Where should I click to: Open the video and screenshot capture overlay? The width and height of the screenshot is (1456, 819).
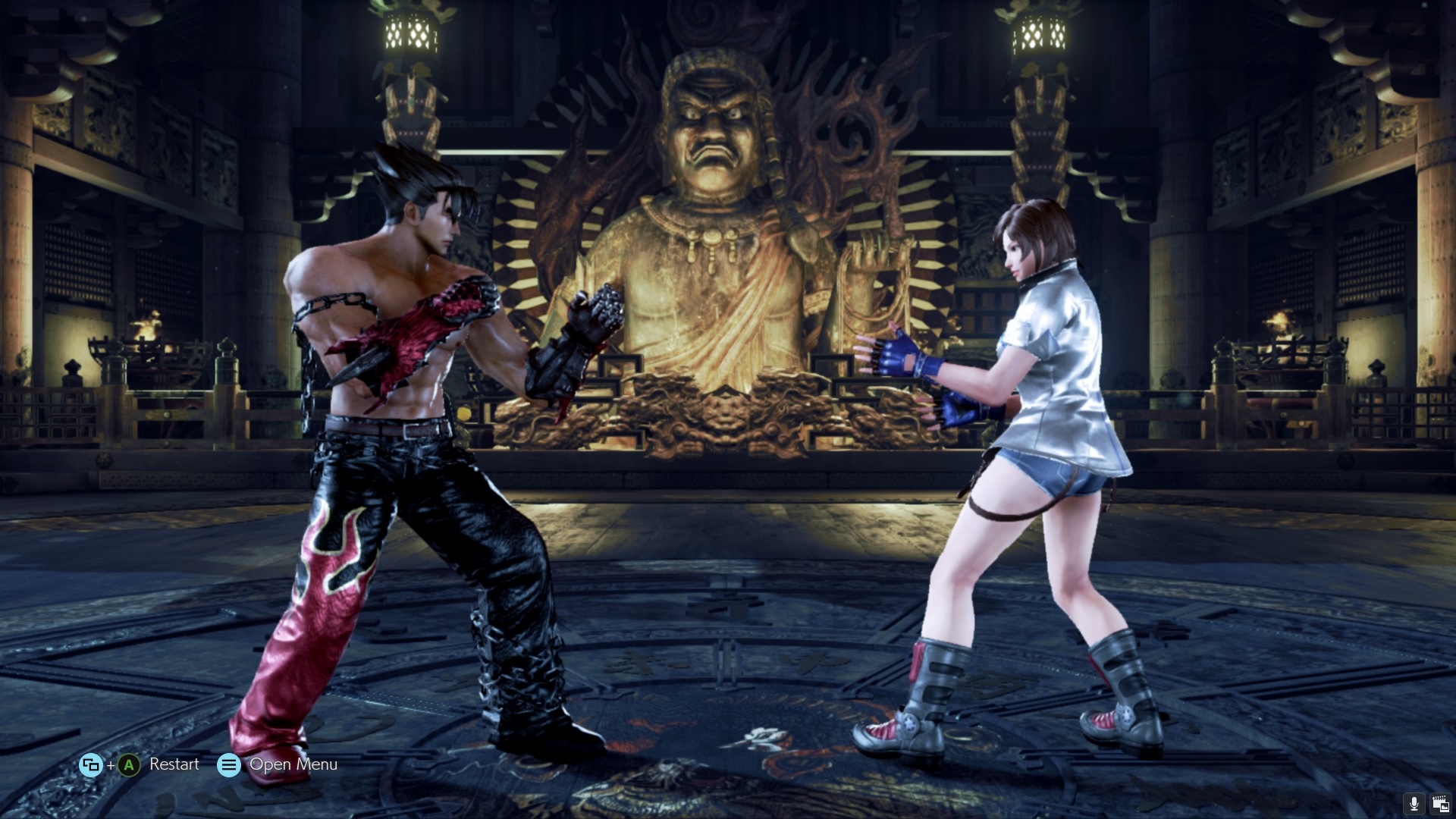coord(1439,804)
